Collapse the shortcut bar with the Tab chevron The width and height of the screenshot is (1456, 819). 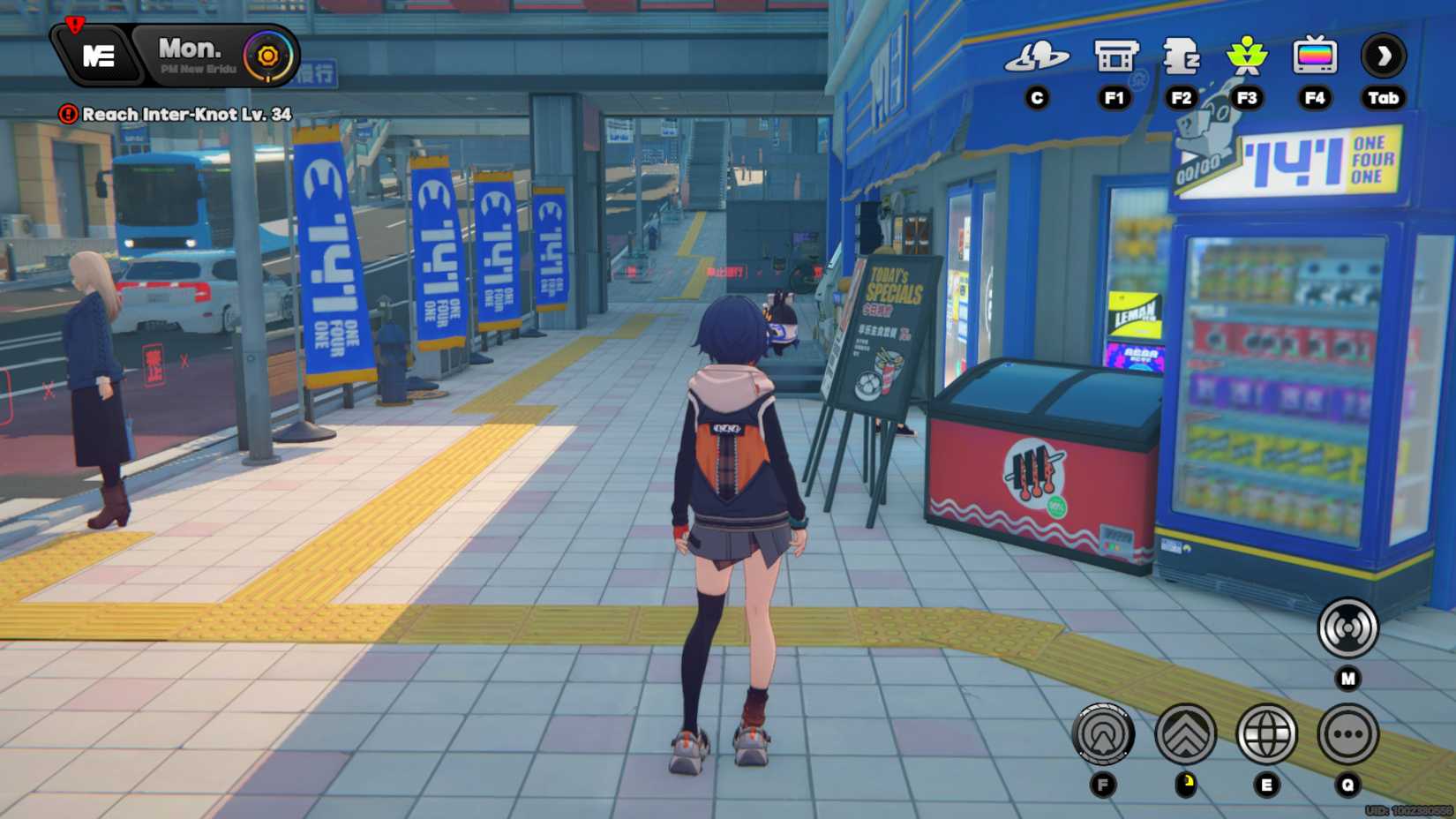coord(1383,56)
